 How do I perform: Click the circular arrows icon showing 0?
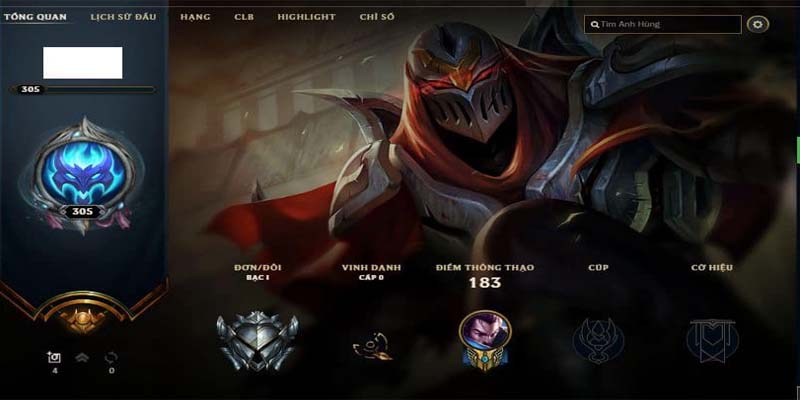111,357
